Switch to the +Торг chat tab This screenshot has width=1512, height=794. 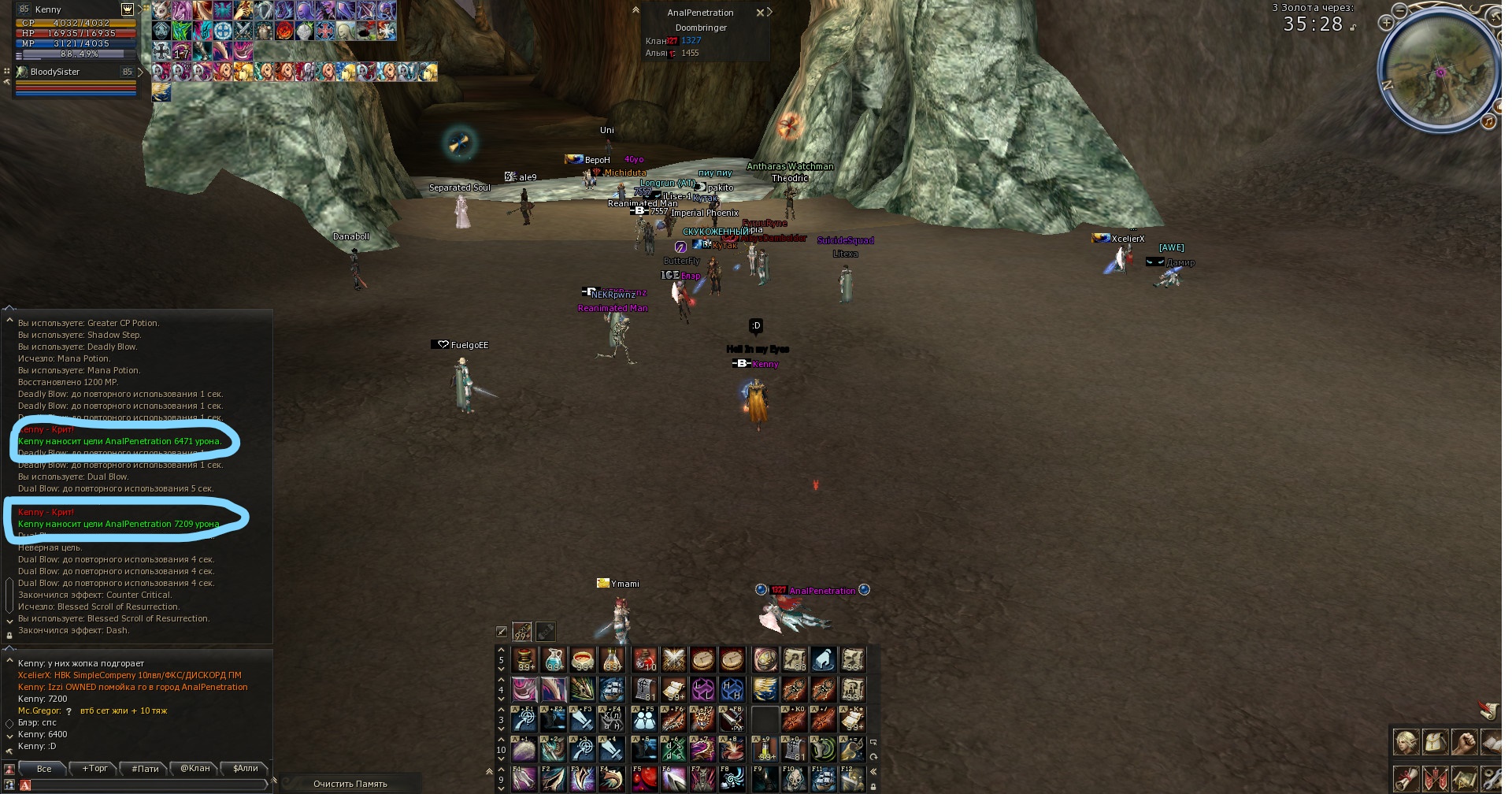[x=94, y=769]
